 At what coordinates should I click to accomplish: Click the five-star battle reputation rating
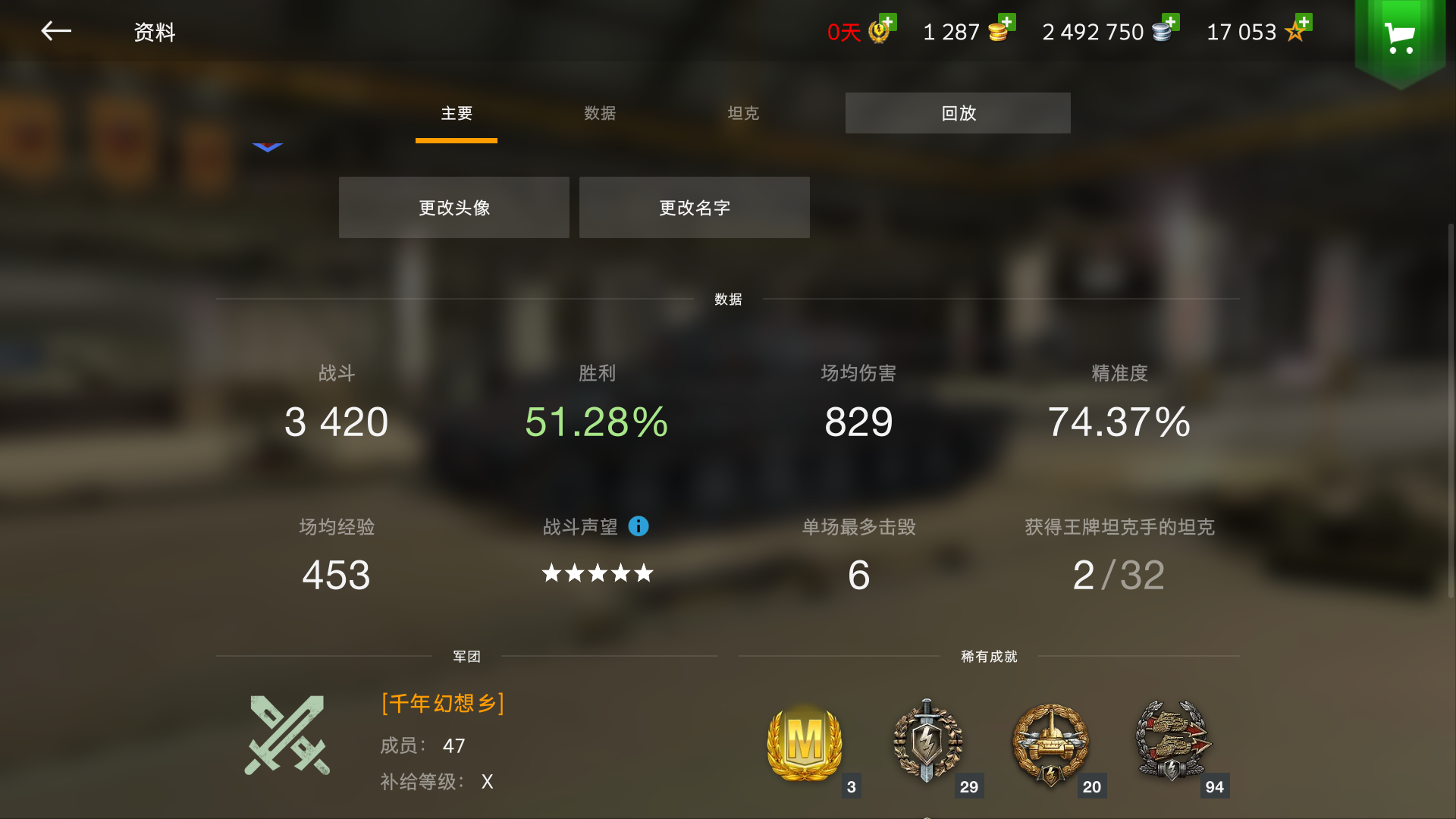597,573
